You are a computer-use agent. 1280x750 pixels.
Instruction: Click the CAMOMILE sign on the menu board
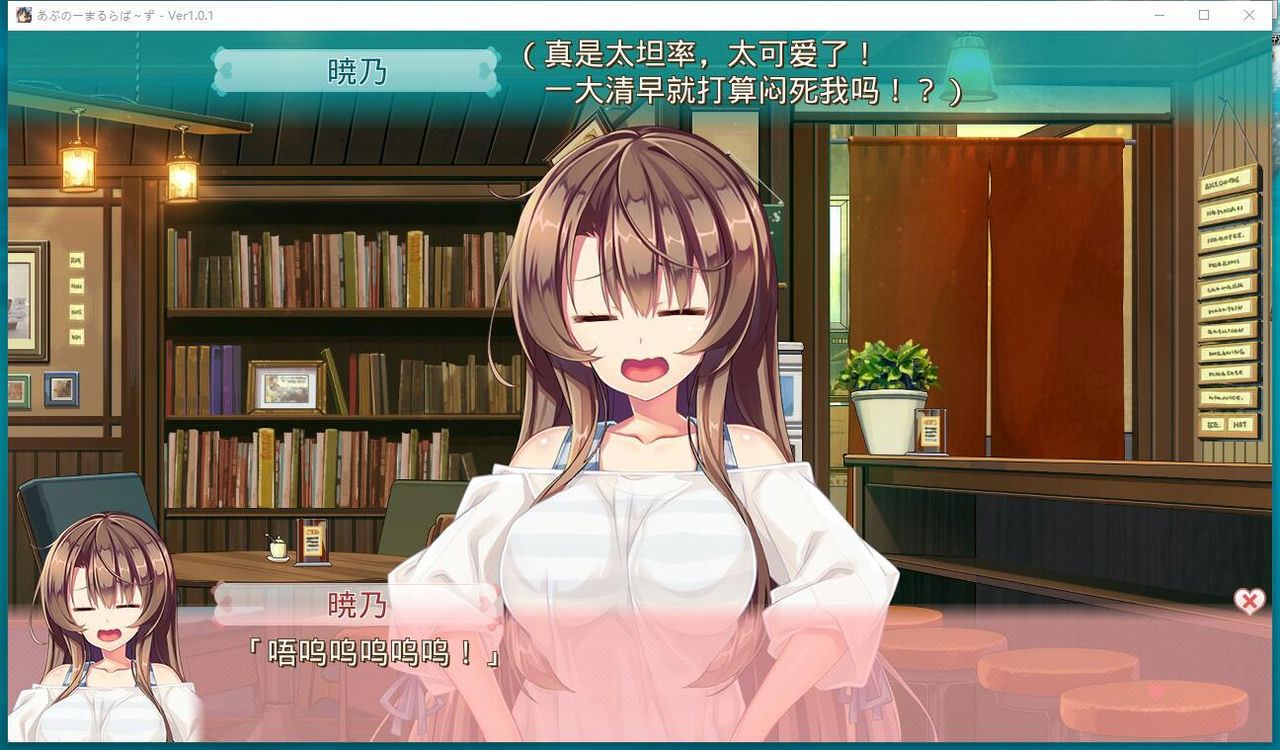point(1225,285)
